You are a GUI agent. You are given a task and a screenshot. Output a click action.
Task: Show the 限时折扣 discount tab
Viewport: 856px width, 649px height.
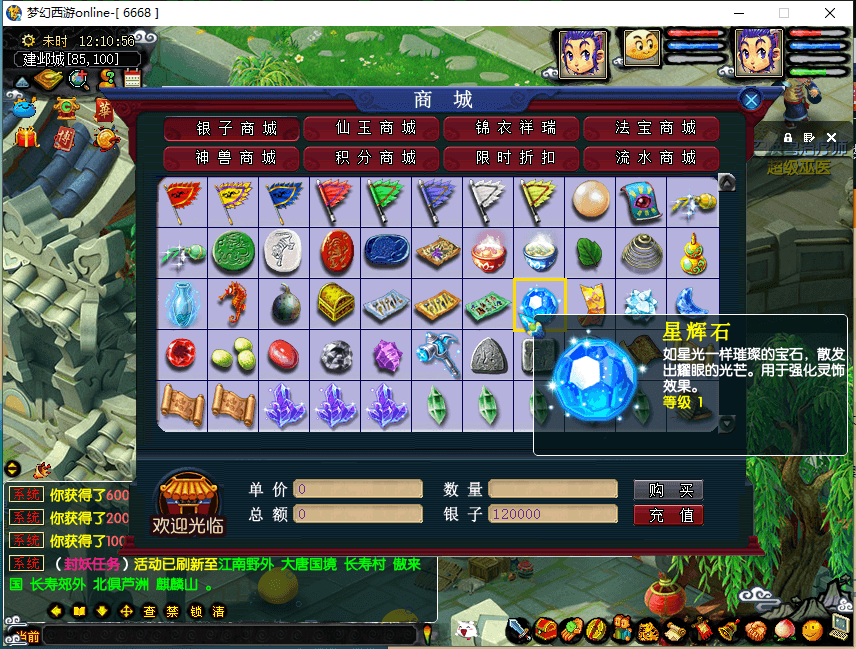[x=513, y=158]
